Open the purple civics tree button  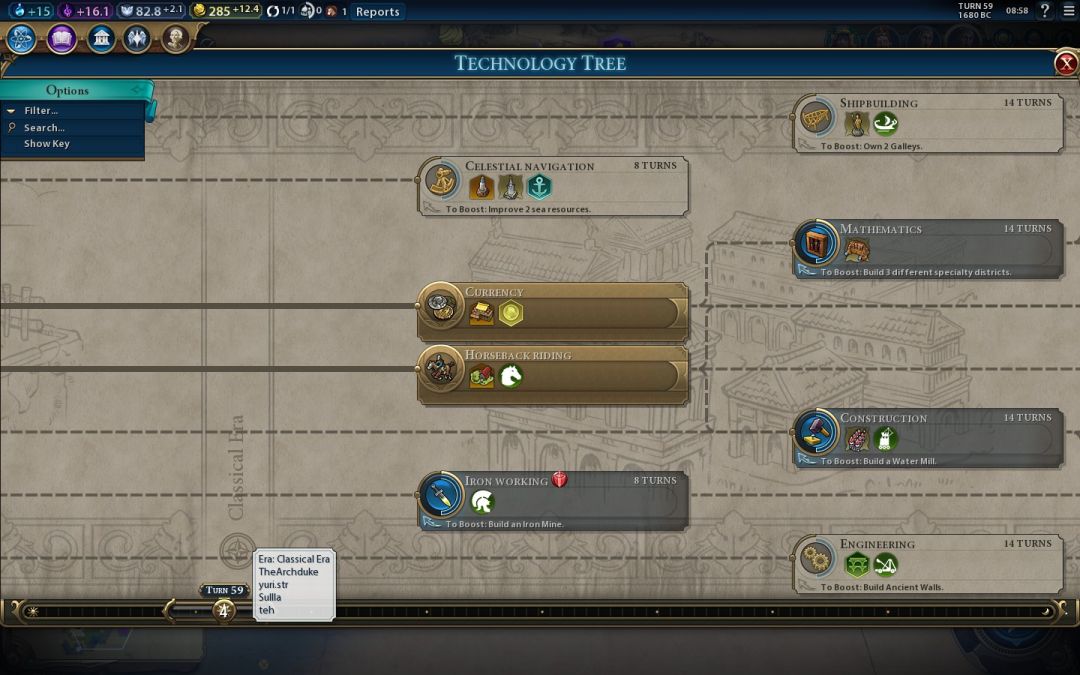point(62,39)
